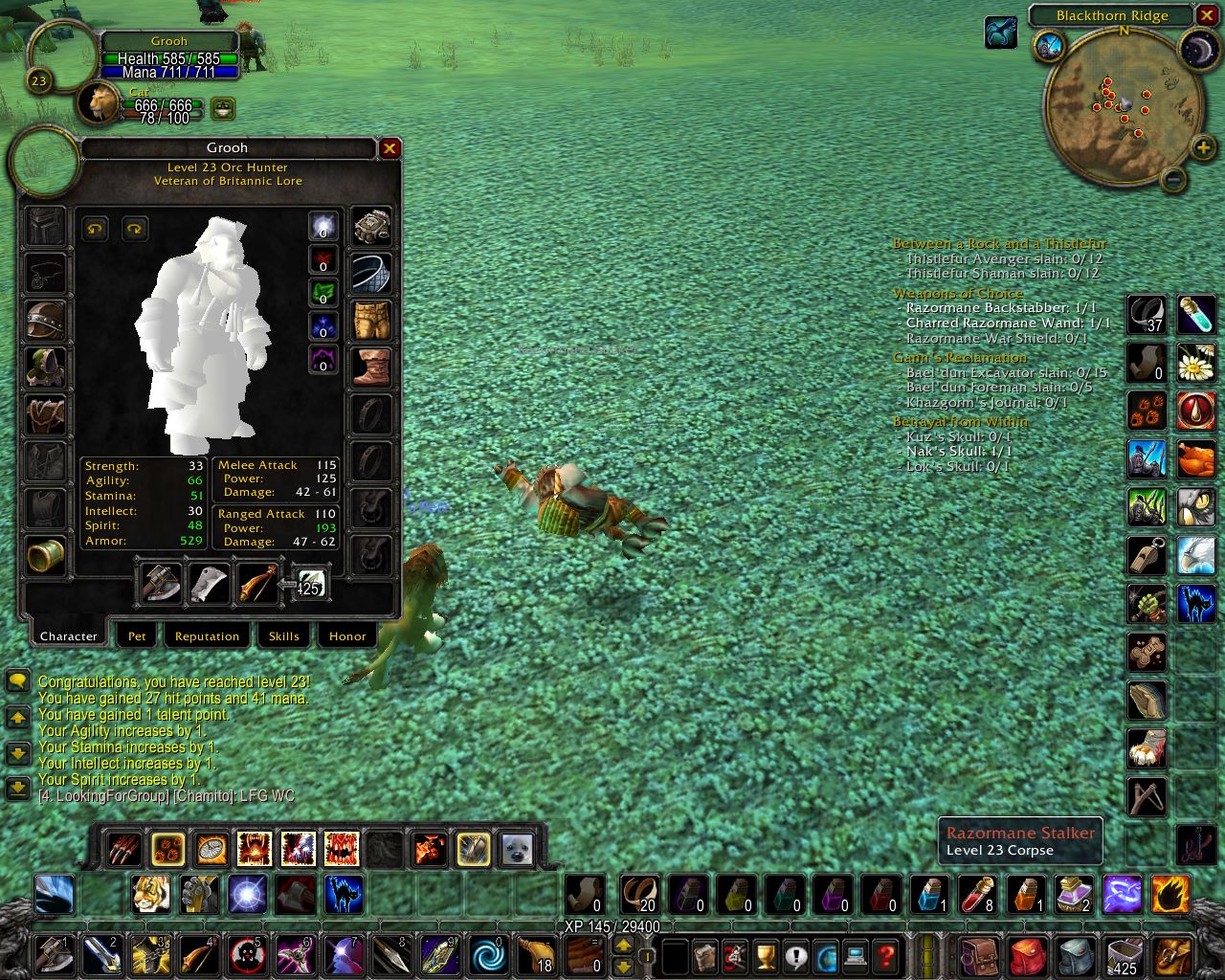1225x980 pixels.
Task: Open the help request question mark button
Action: click(x=886, y=955)
